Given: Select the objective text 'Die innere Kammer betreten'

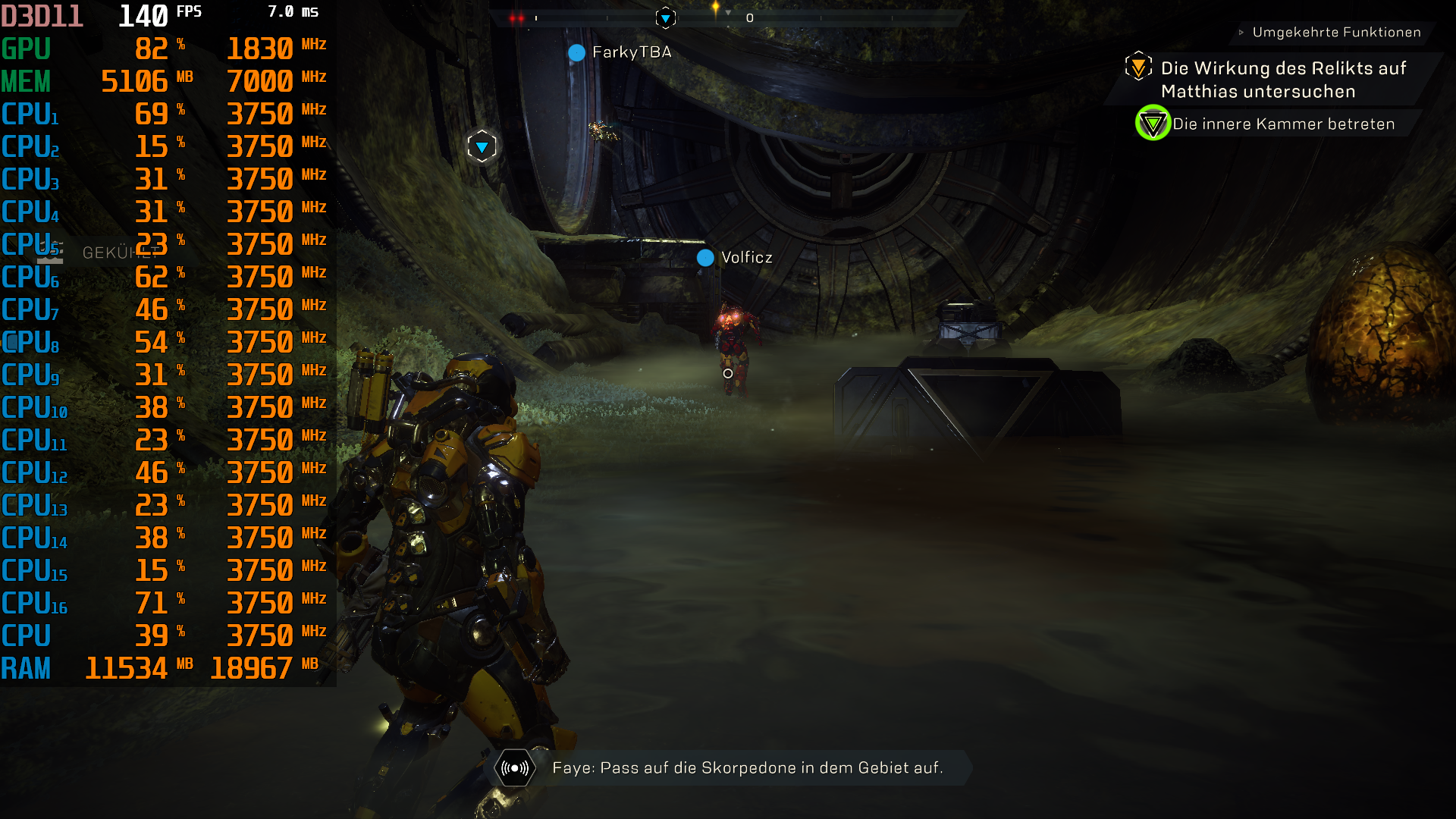Looking at the screenshot, I should pyautogui.click(x=1283, y=124).
